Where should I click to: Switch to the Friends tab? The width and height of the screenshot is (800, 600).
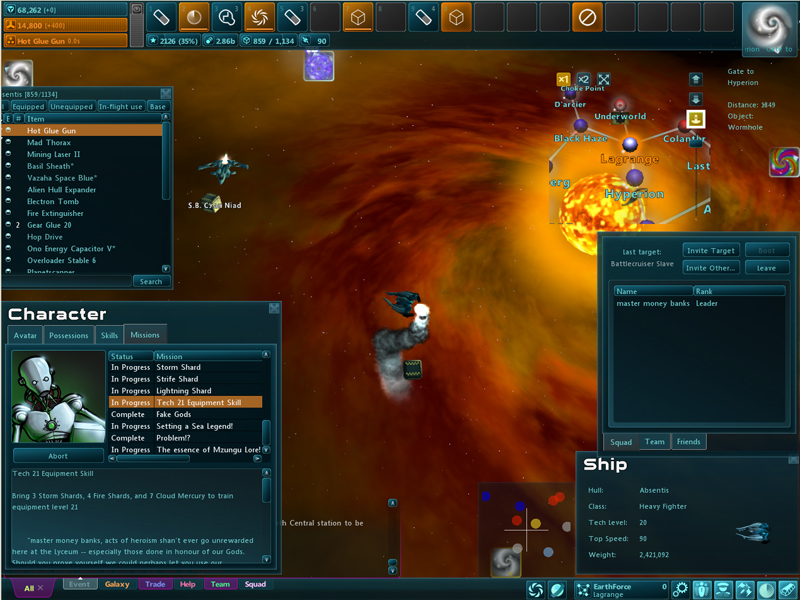pyautogui.click(x=688, y=441)
